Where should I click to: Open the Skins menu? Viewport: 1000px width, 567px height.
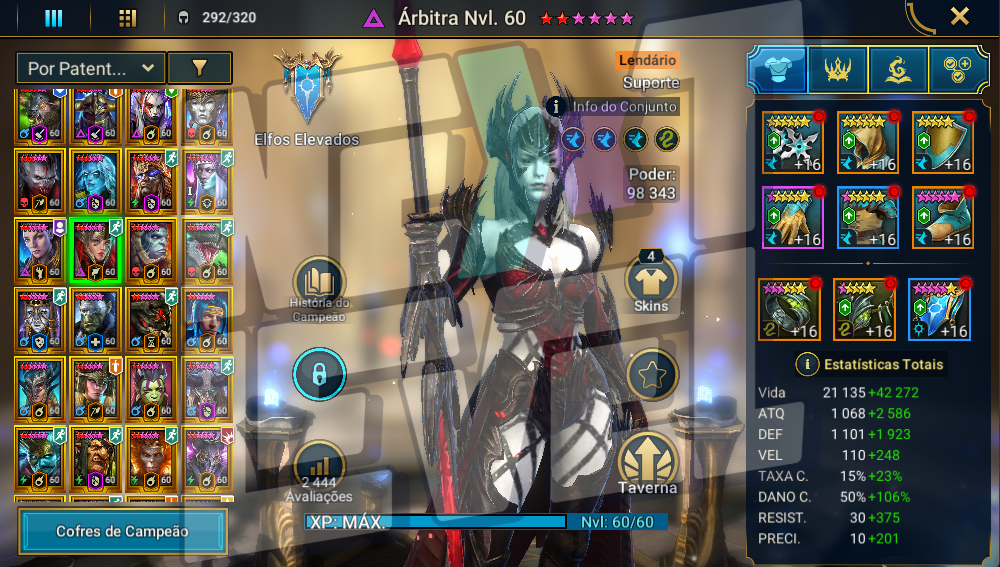coord(652,282)
